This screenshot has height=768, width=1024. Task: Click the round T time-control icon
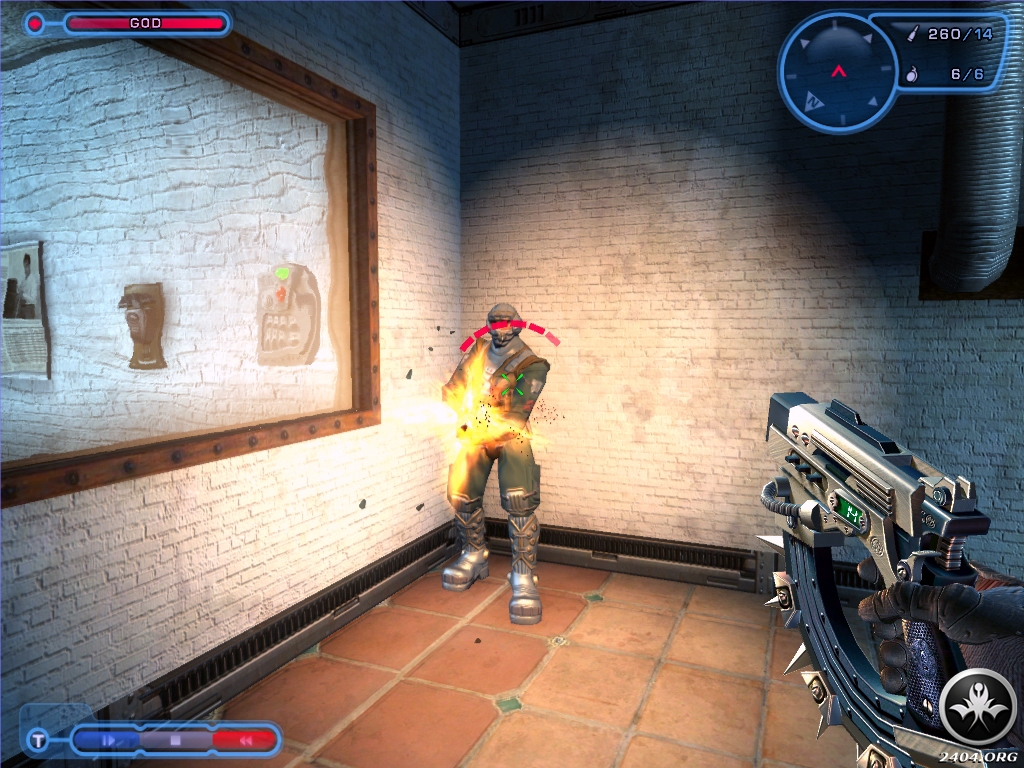[x=38, y=741]
